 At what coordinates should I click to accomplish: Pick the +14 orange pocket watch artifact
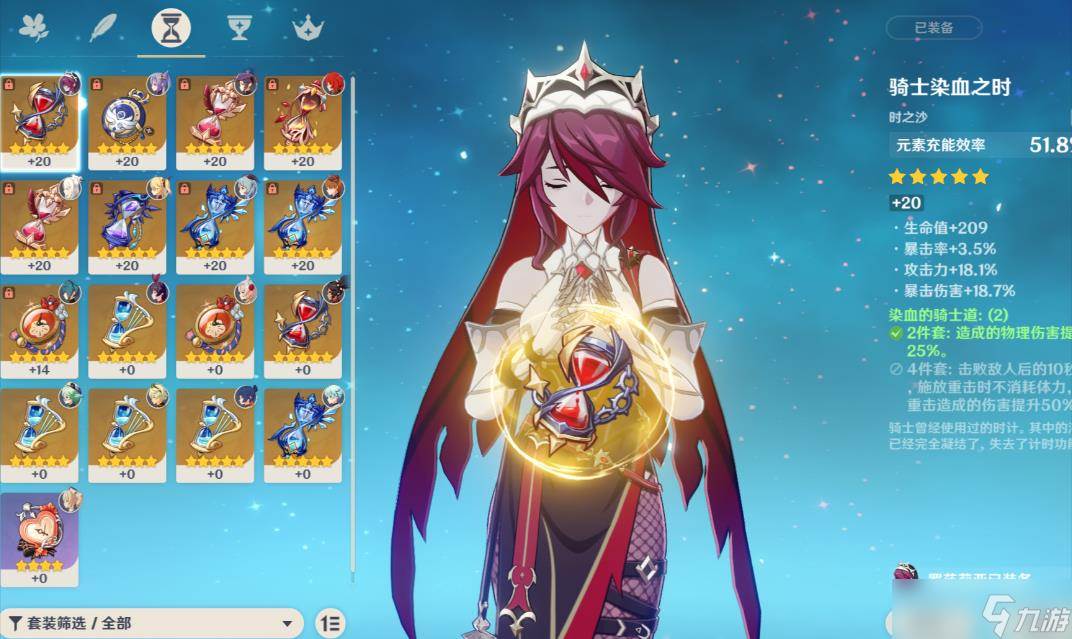click(x=40, y=326)
